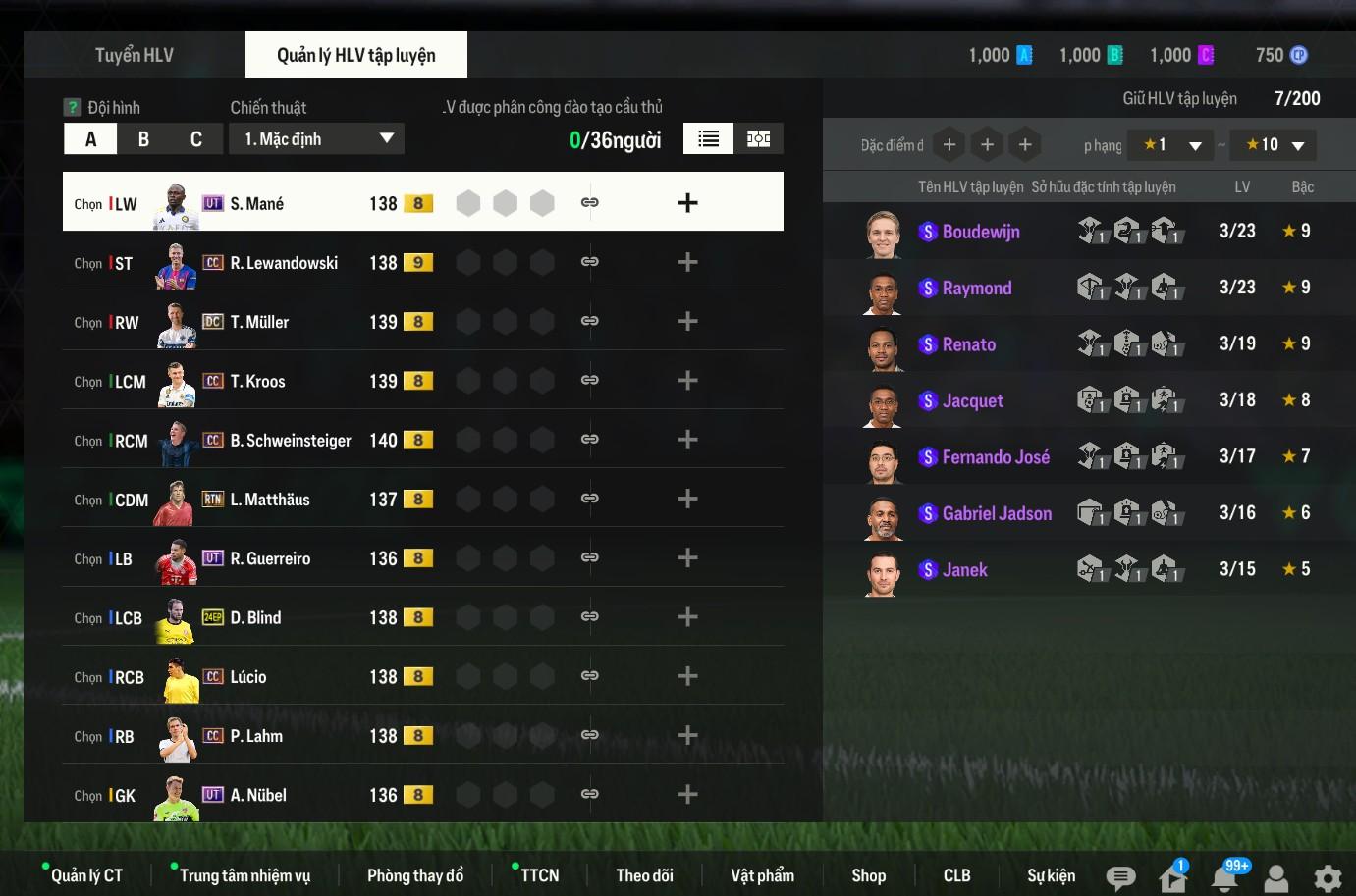Open the Shop menu

868,875
